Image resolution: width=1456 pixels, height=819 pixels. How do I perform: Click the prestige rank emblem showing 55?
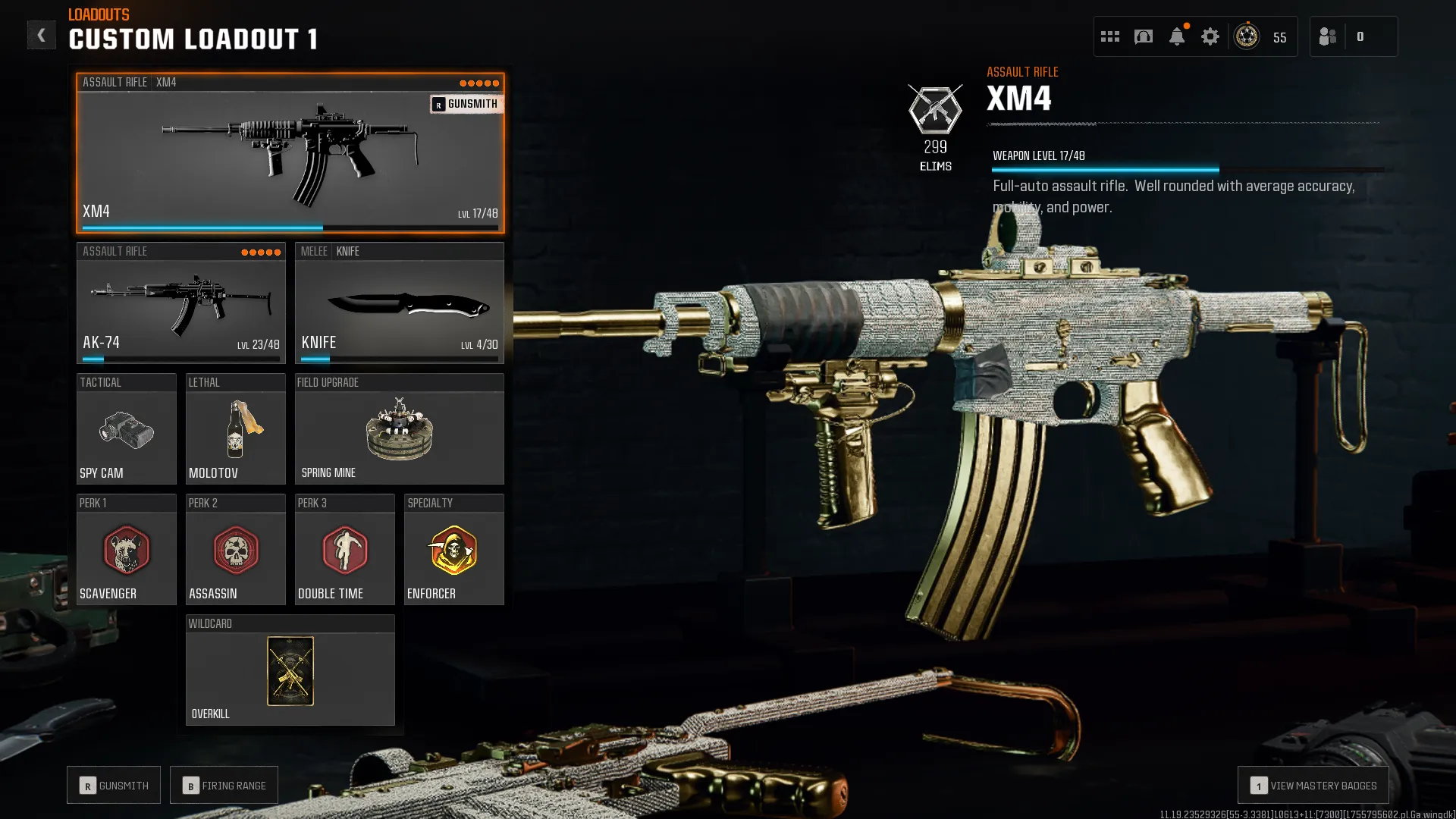(x=1246, y=36)
